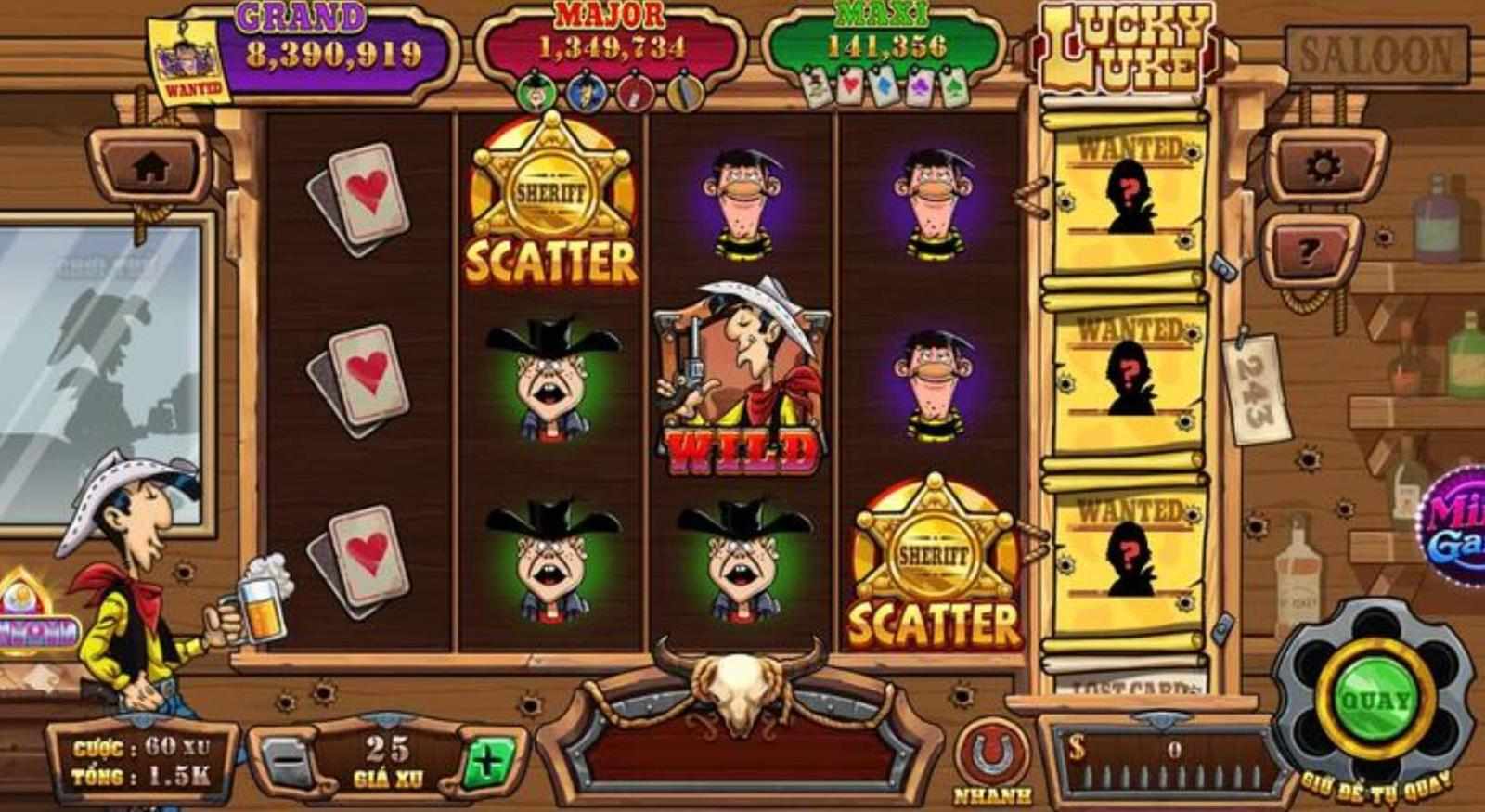Increase coin value with the plus stepper
The width and height of the screenshot is (1485, 812).
pyautogui.click(x=486, y=761)
